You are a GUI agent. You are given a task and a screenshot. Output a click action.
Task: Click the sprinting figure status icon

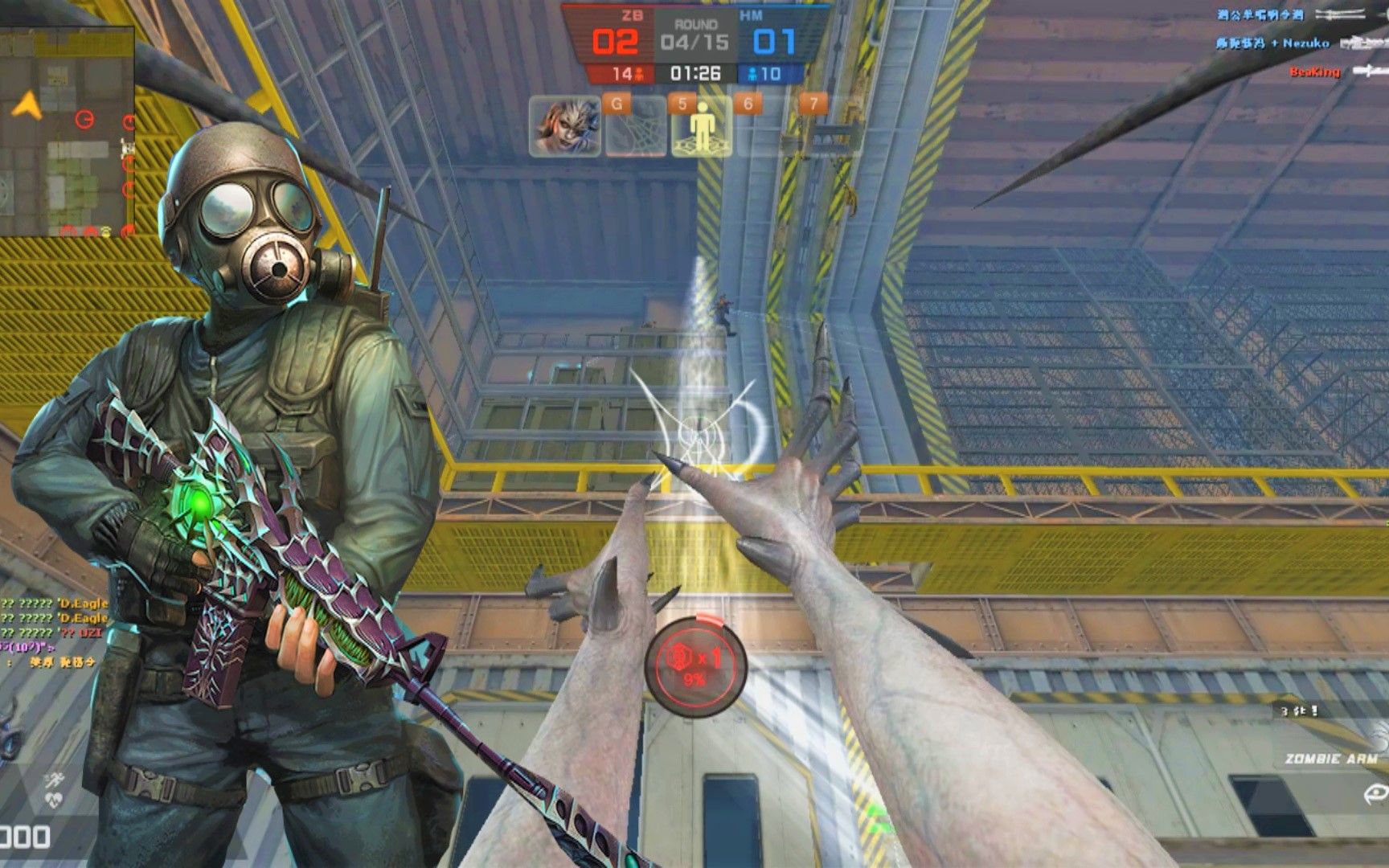55,780
